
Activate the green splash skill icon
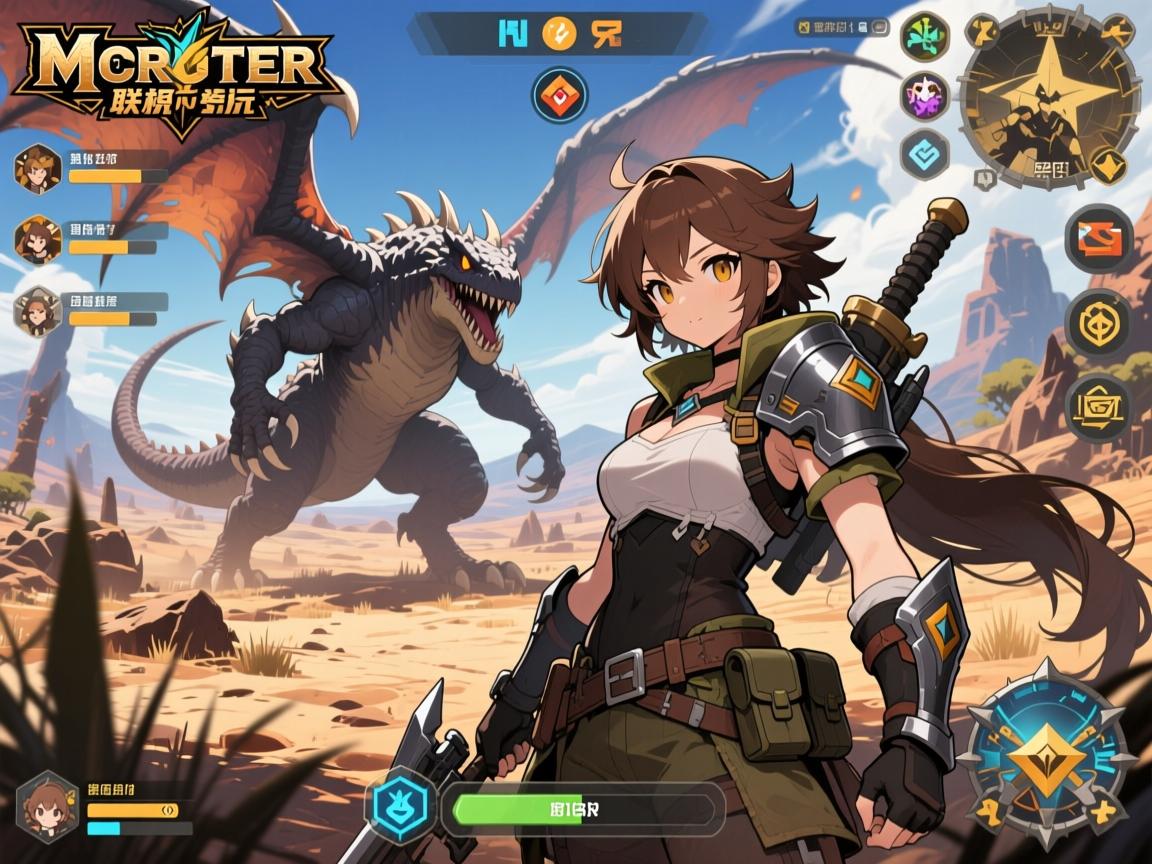pos(924,38)
